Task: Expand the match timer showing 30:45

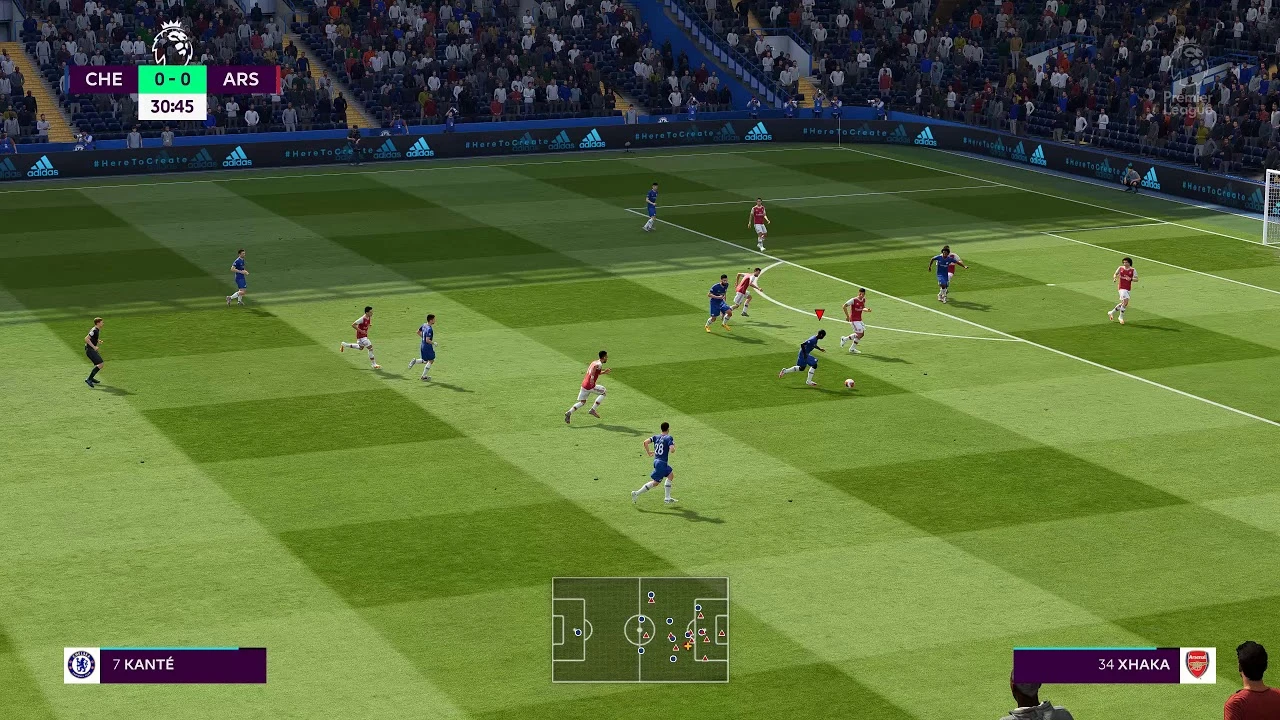Action: [174, 104]
